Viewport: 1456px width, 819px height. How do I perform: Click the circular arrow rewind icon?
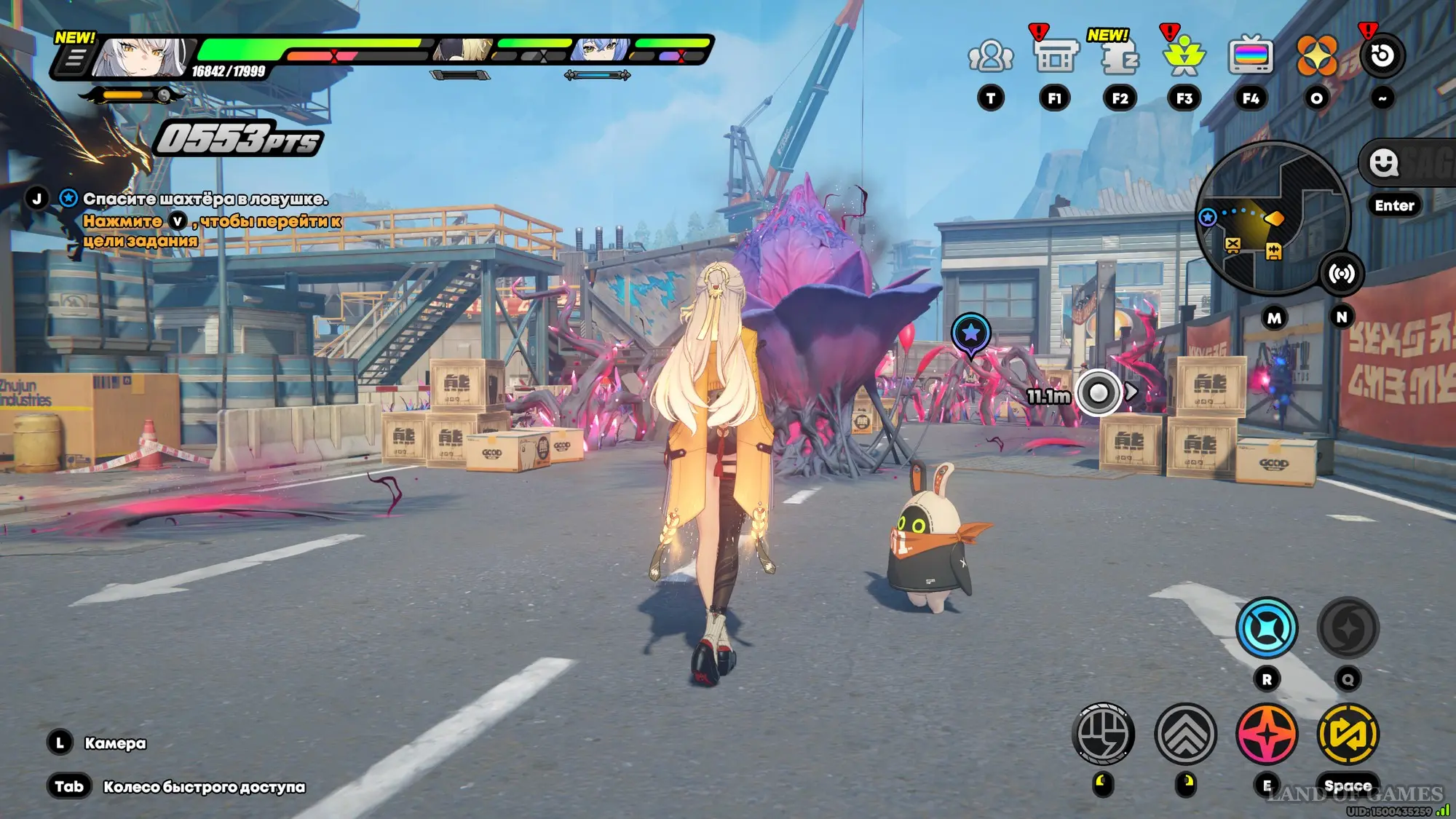click(x=1382, y=55)
